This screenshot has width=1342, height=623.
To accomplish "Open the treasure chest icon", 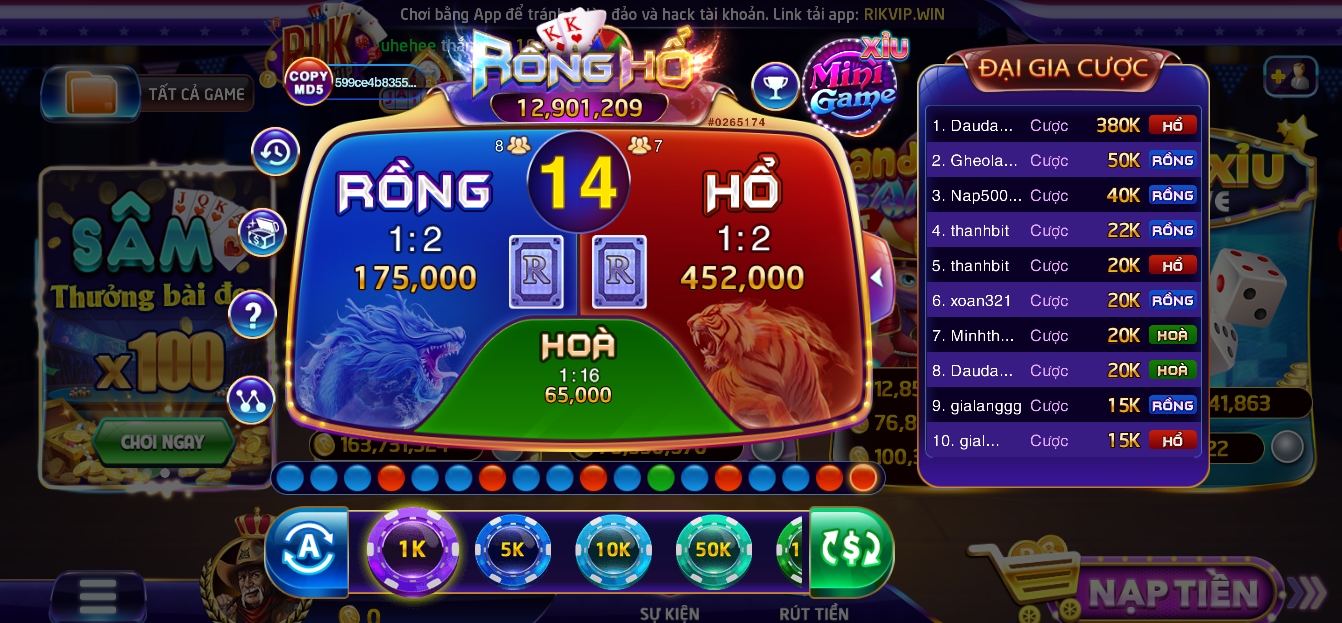I will click(x=262, y=233).
